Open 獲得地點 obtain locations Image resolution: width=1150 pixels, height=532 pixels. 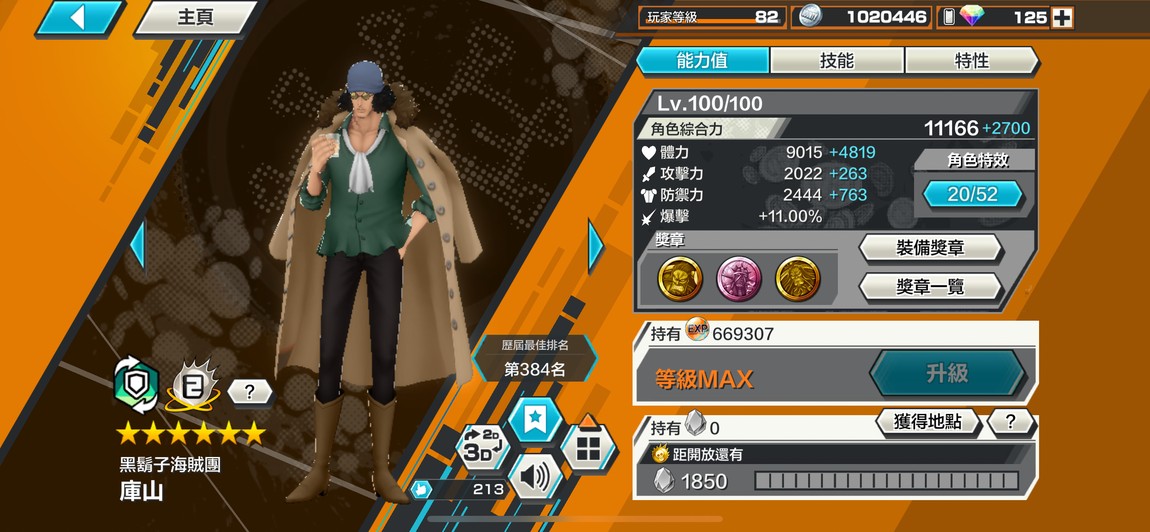click(x=926, y=422)
